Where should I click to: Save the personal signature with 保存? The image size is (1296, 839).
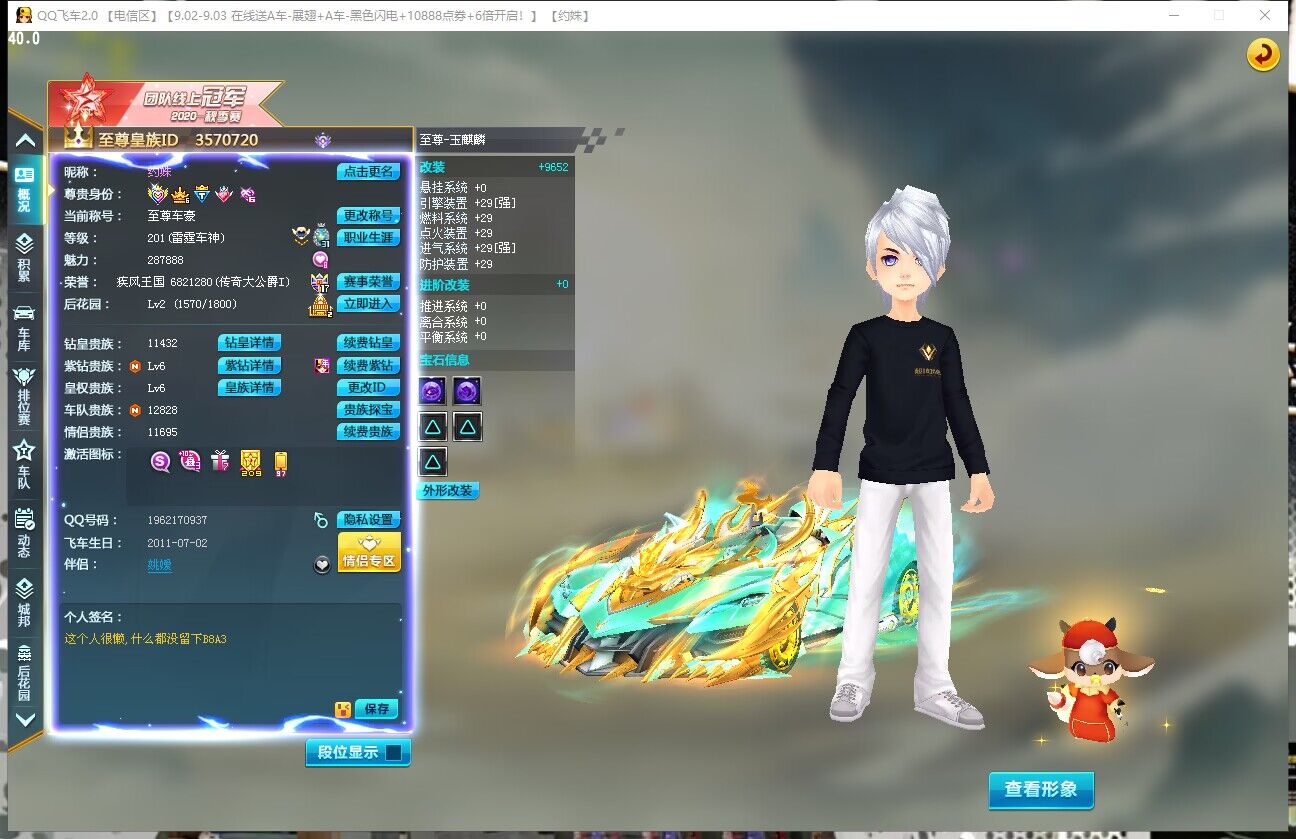click(376, 709)
